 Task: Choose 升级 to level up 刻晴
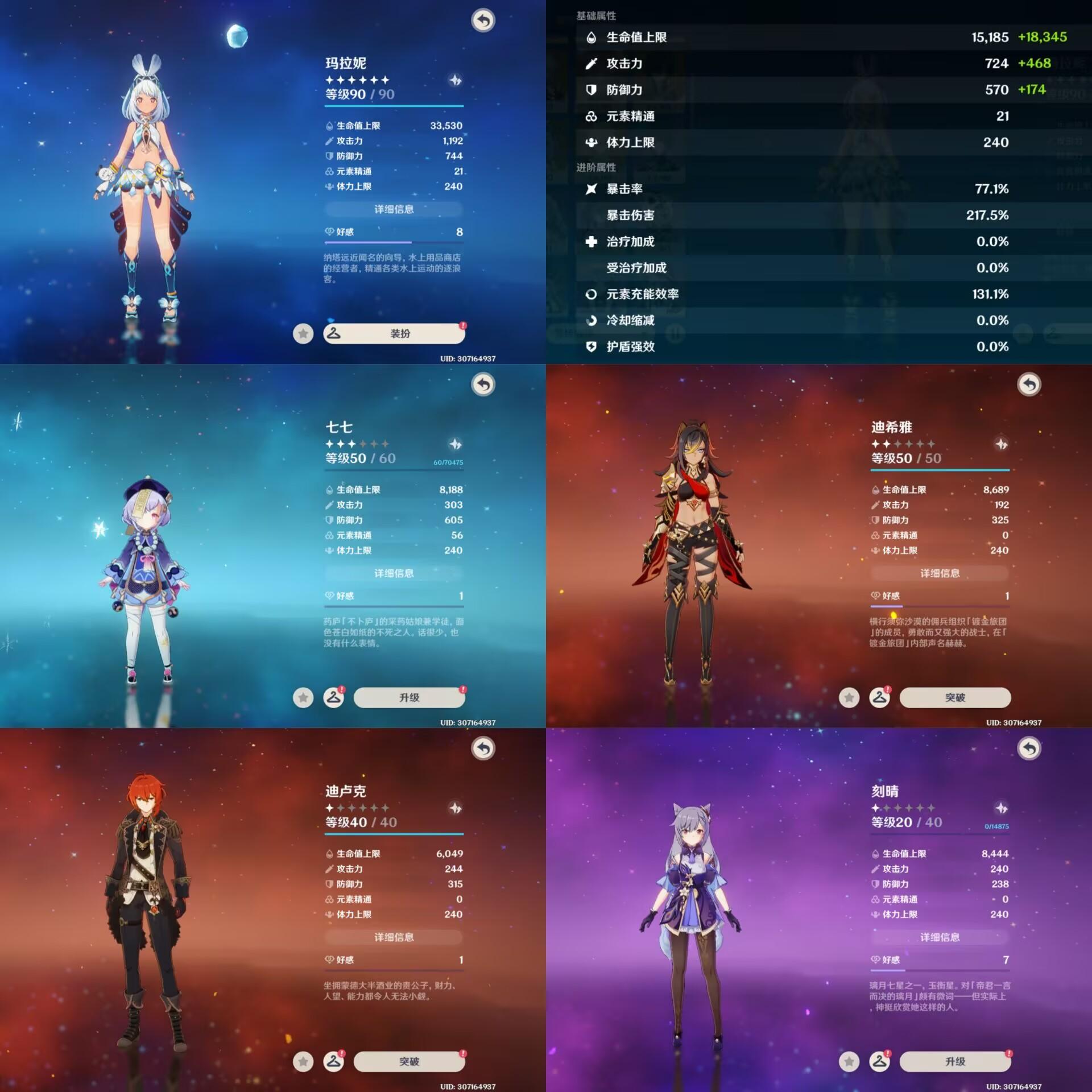955,1061
